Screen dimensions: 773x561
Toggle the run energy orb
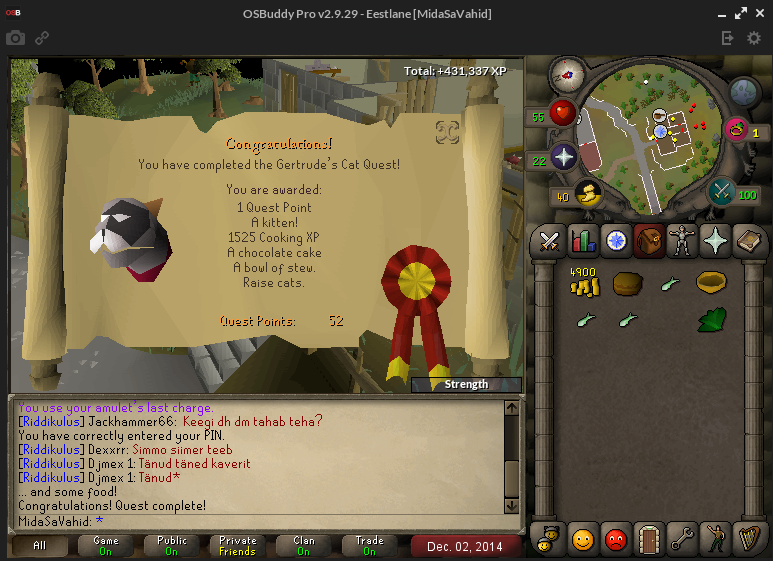click(586, 195)
